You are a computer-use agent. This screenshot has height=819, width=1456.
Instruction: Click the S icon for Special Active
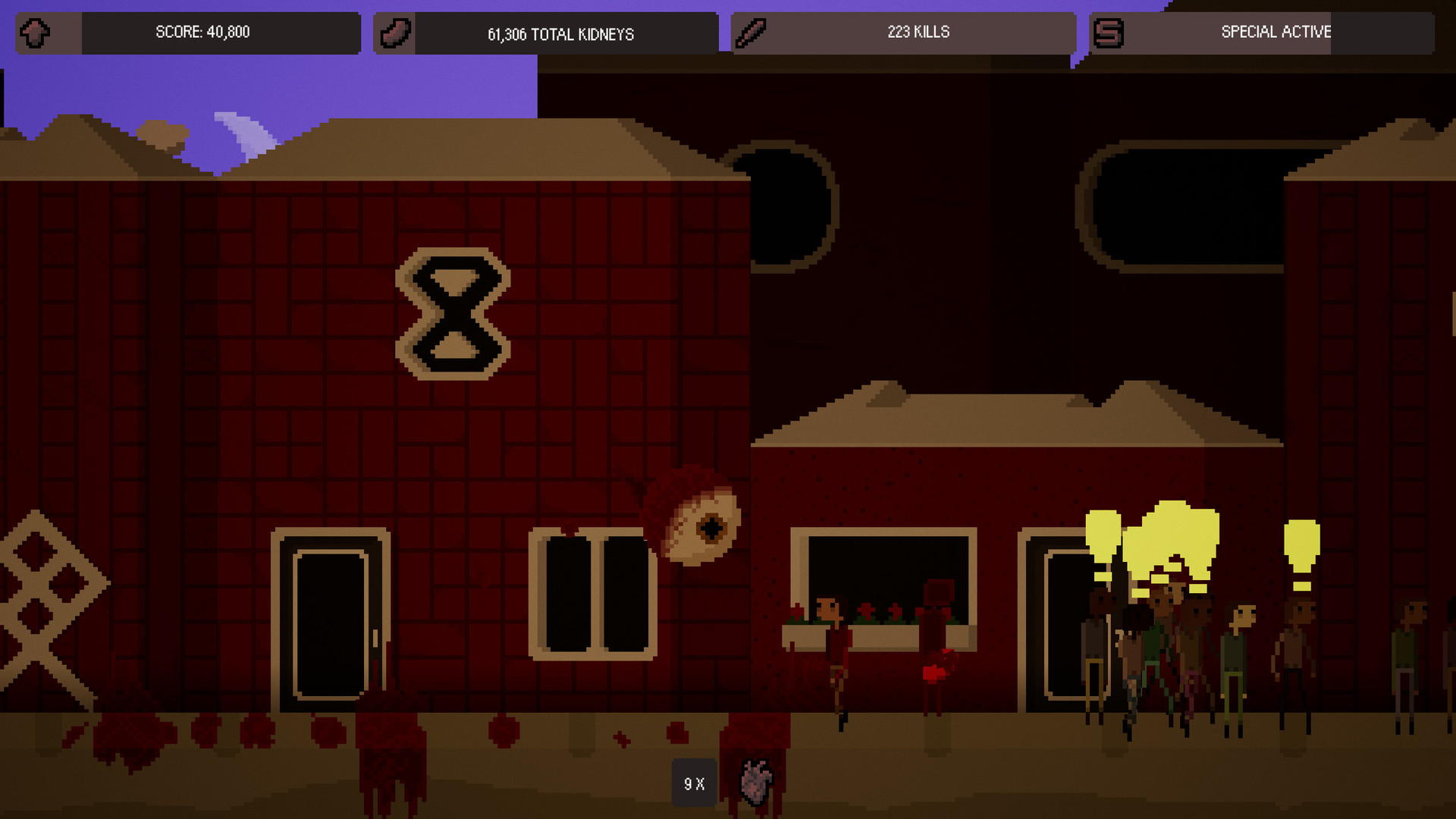point(1109,33)
